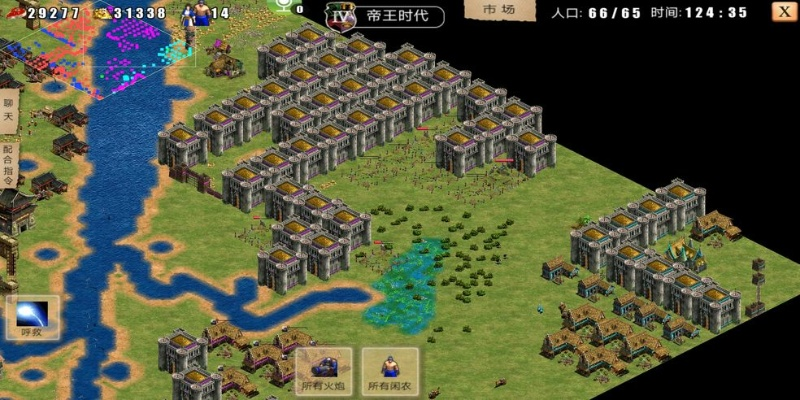Open the 聊天 chat tab
800x400 pixels.
coord(8,110)
